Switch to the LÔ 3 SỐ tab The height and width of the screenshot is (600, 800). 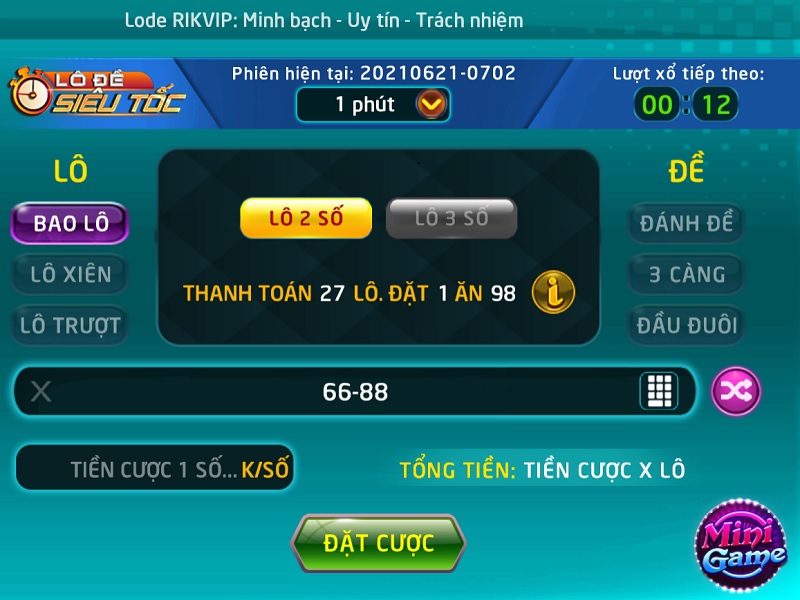(451, 219)
